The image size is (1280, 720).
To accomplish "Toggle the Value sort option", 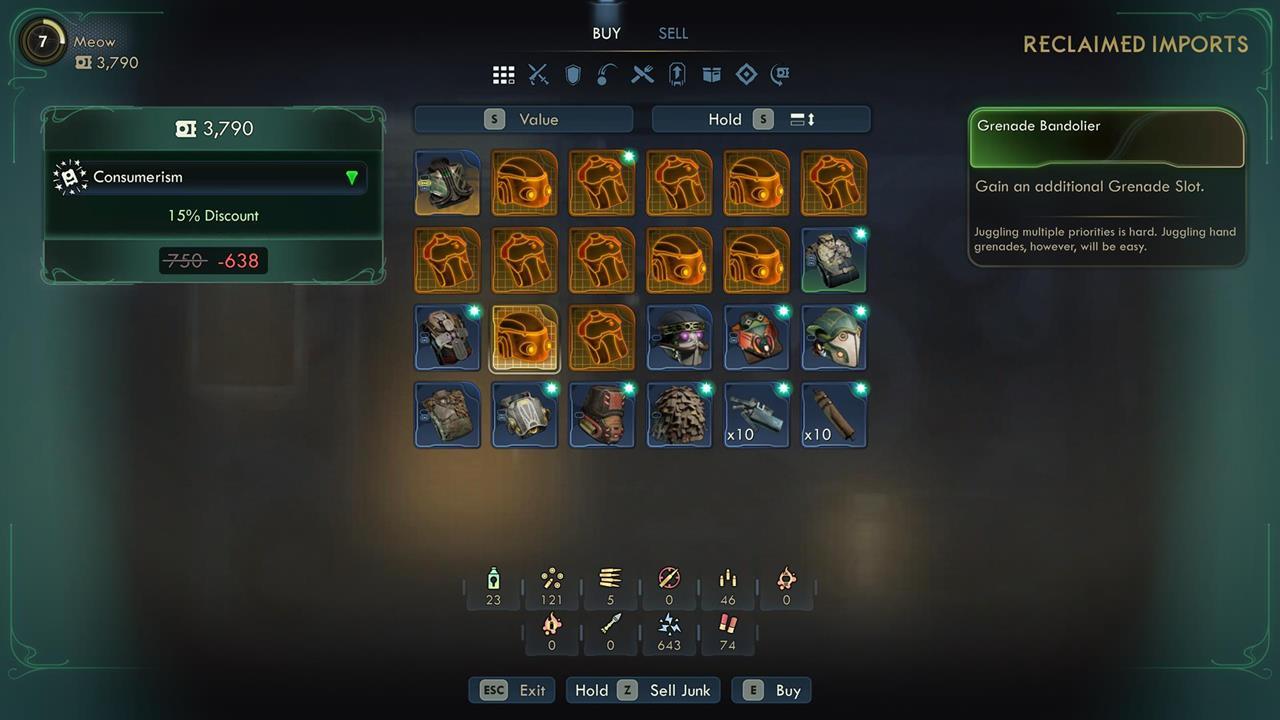I will point(522,119).
